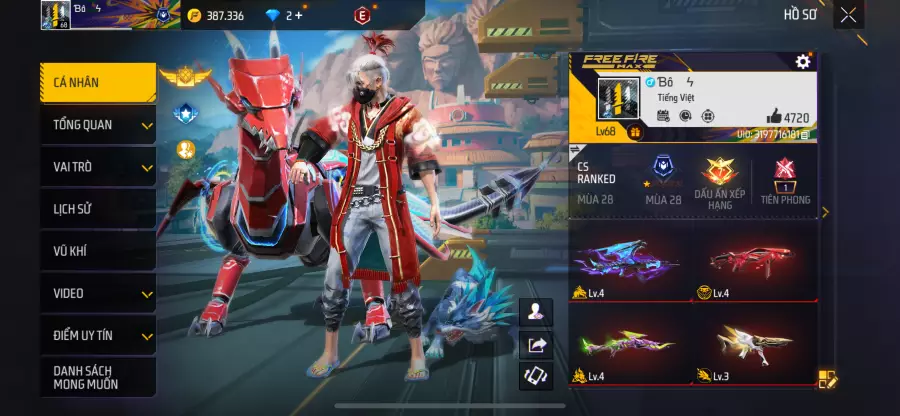Click the share arrow button
Image resolution: width=900 pixels, height=416 pixels.
pos(538,345)
